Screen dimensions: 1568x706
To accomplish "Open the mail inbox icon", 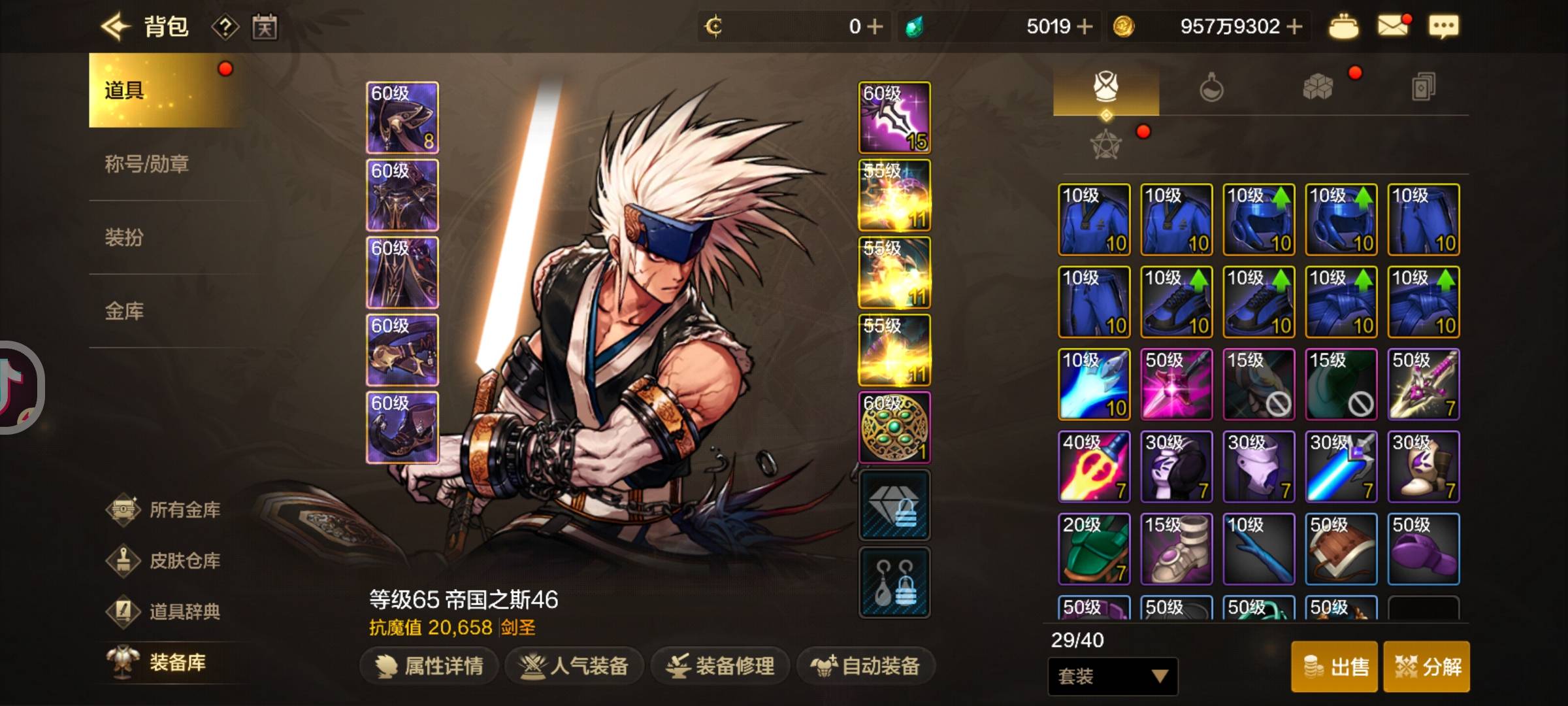I will (1392, 26).
